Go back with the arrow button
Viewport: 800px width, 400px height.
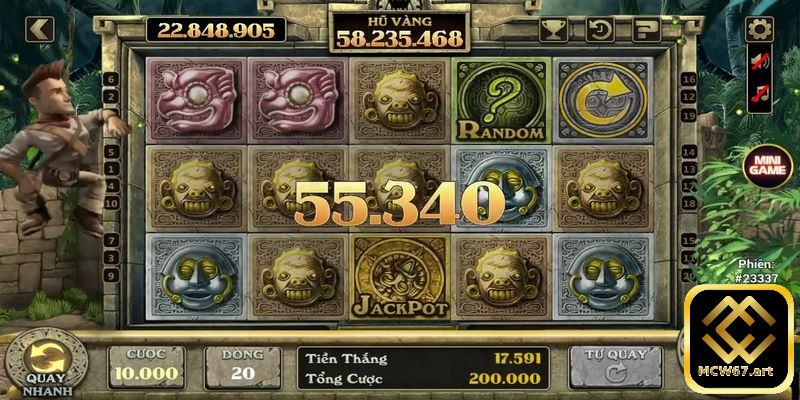39,29
